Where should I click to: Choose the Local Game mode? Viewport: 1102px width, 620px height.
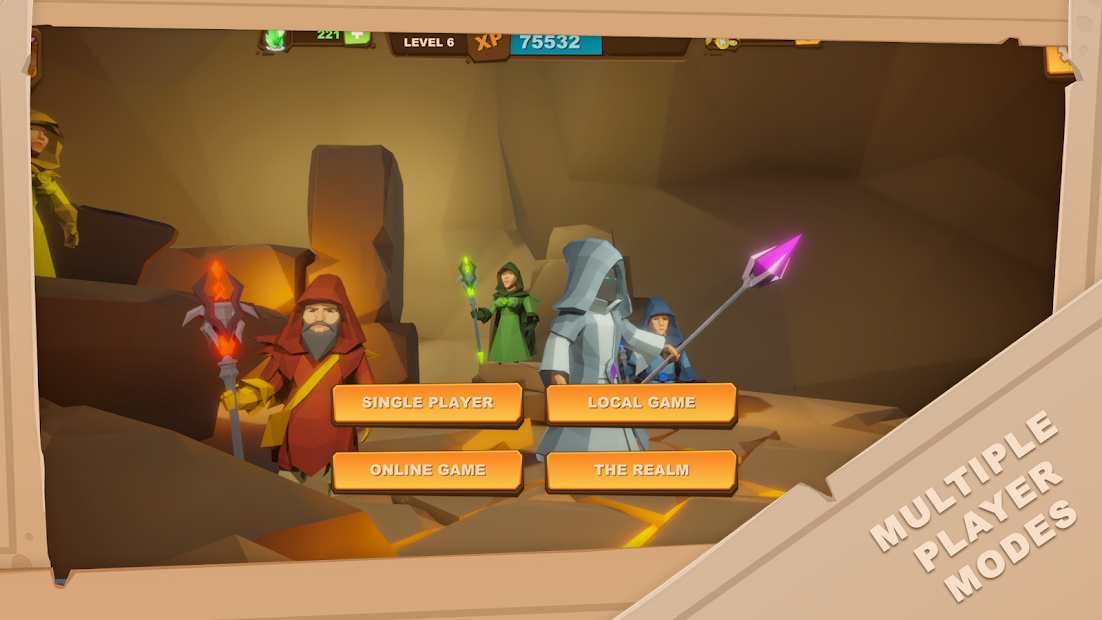coord(641,403)
